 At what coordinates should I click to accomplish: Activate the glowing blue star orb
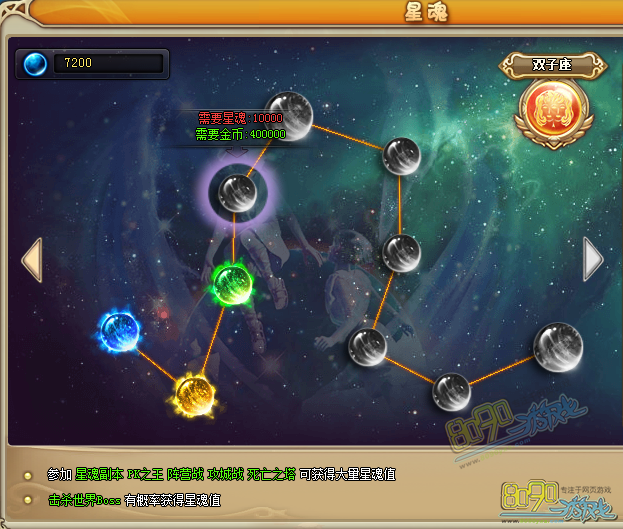(x=119, y=328)
